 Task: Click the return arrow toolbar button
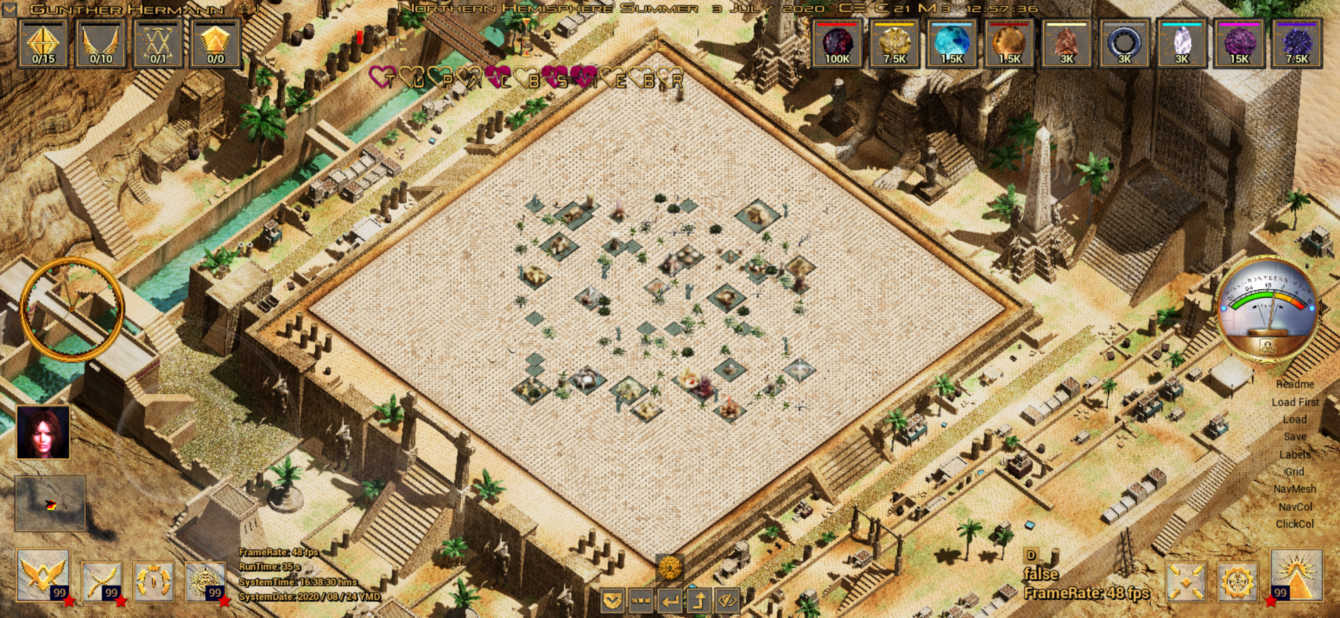click(x=669, y=600)
